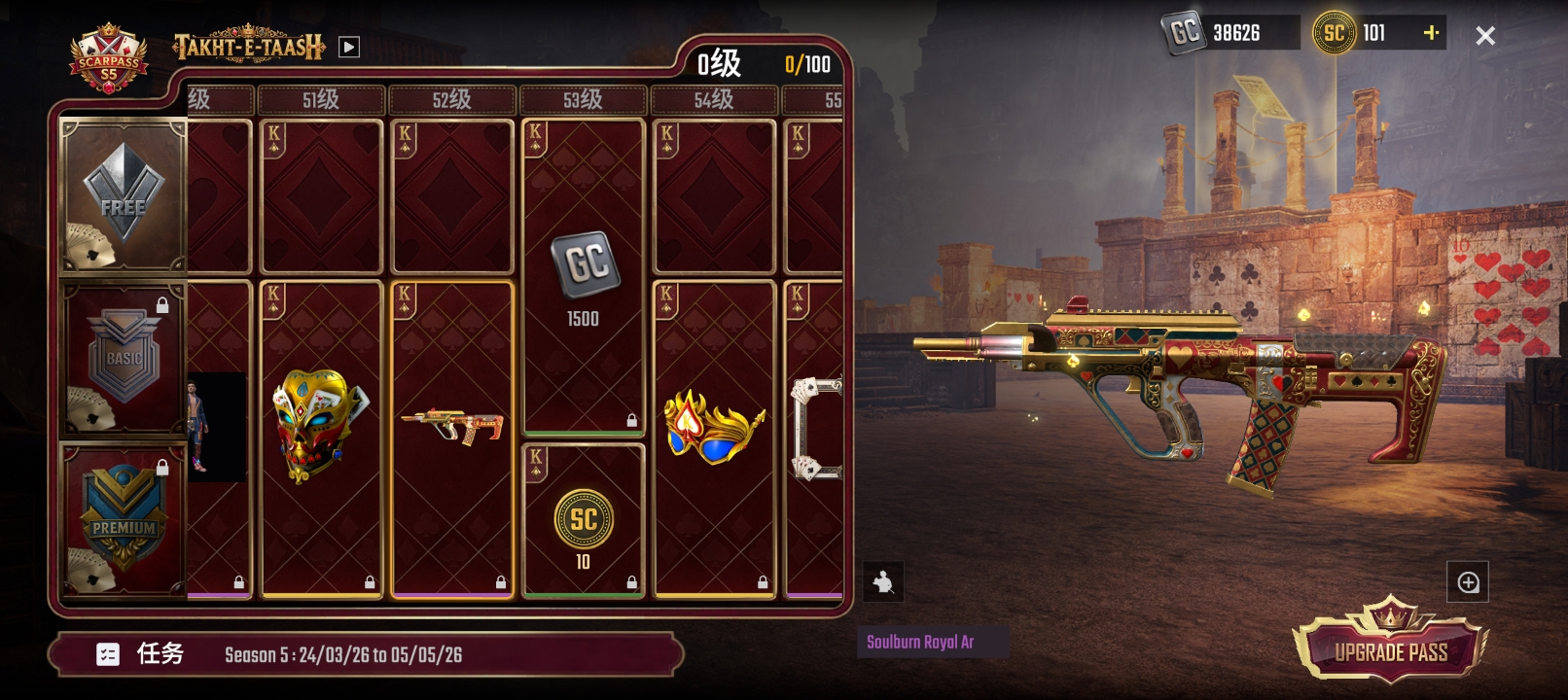Play the Takht-E-Taash trailer video
The height and width of the screenshot is (700, 1568).
pyautogui.click(x=349, y=47)
